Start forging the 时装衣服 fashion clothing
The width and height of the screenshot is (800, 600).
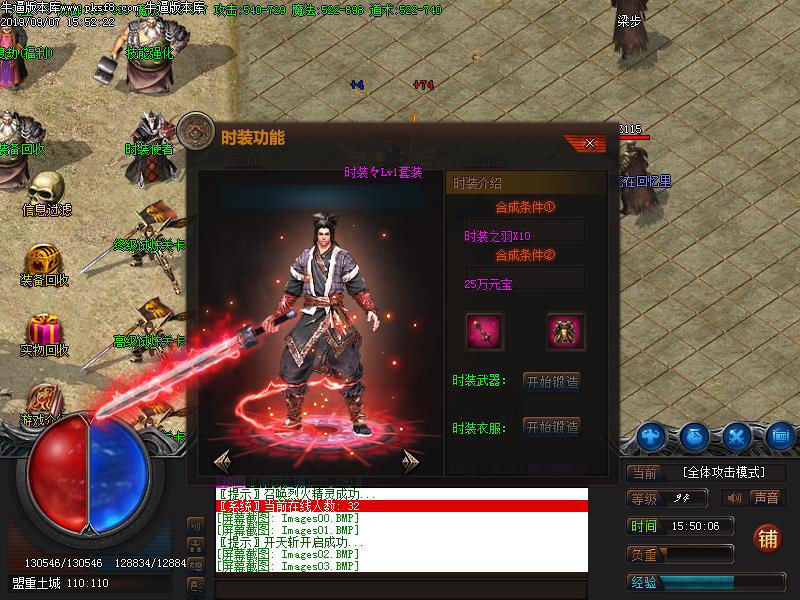click(x=552, y=427)
